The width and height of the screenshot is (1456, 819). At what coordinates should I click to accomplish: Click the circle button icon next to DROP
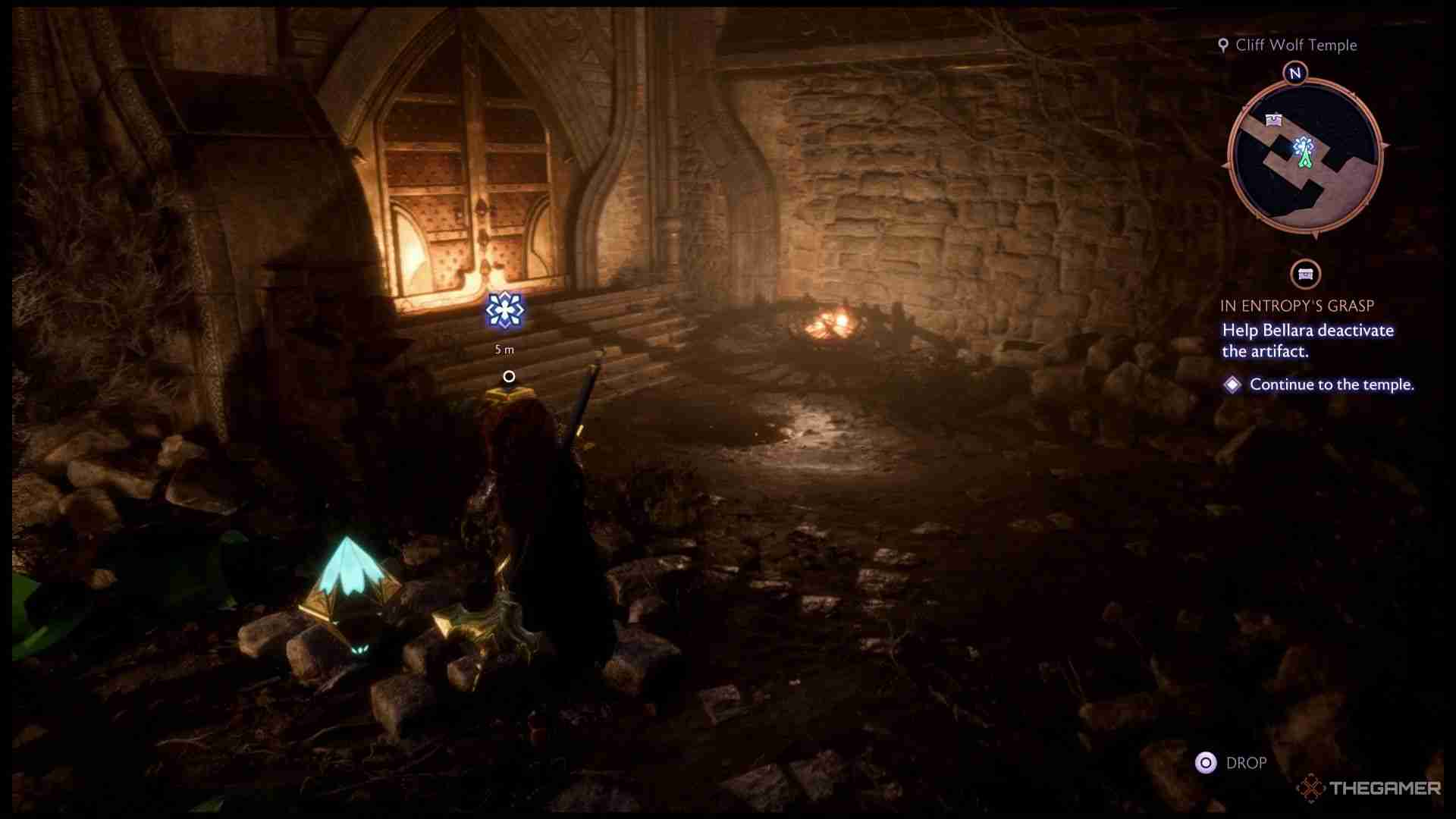pyautogui.click(x=1207, y=762)
